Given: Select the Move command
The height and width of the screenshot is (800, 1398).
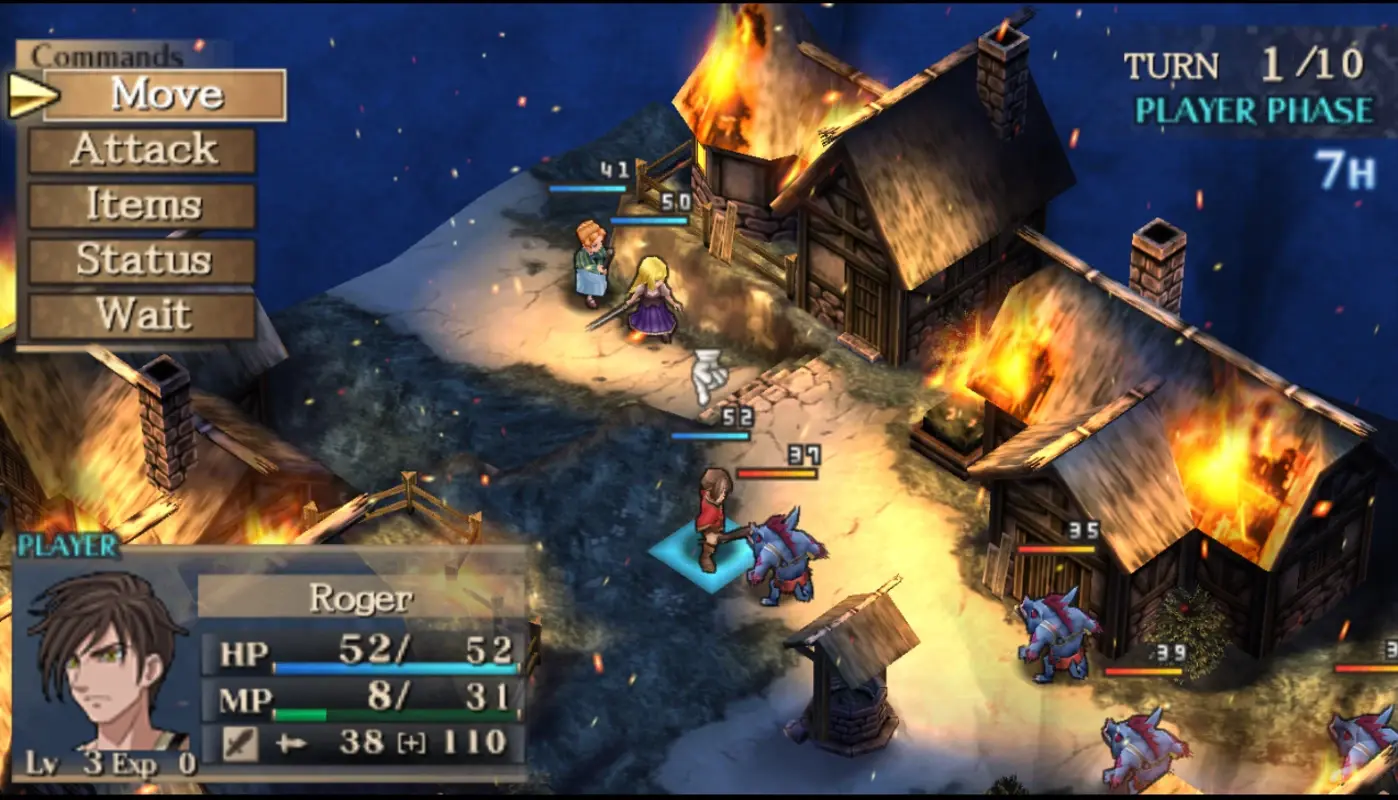Looking at the screenshot, I should (167, 95).
